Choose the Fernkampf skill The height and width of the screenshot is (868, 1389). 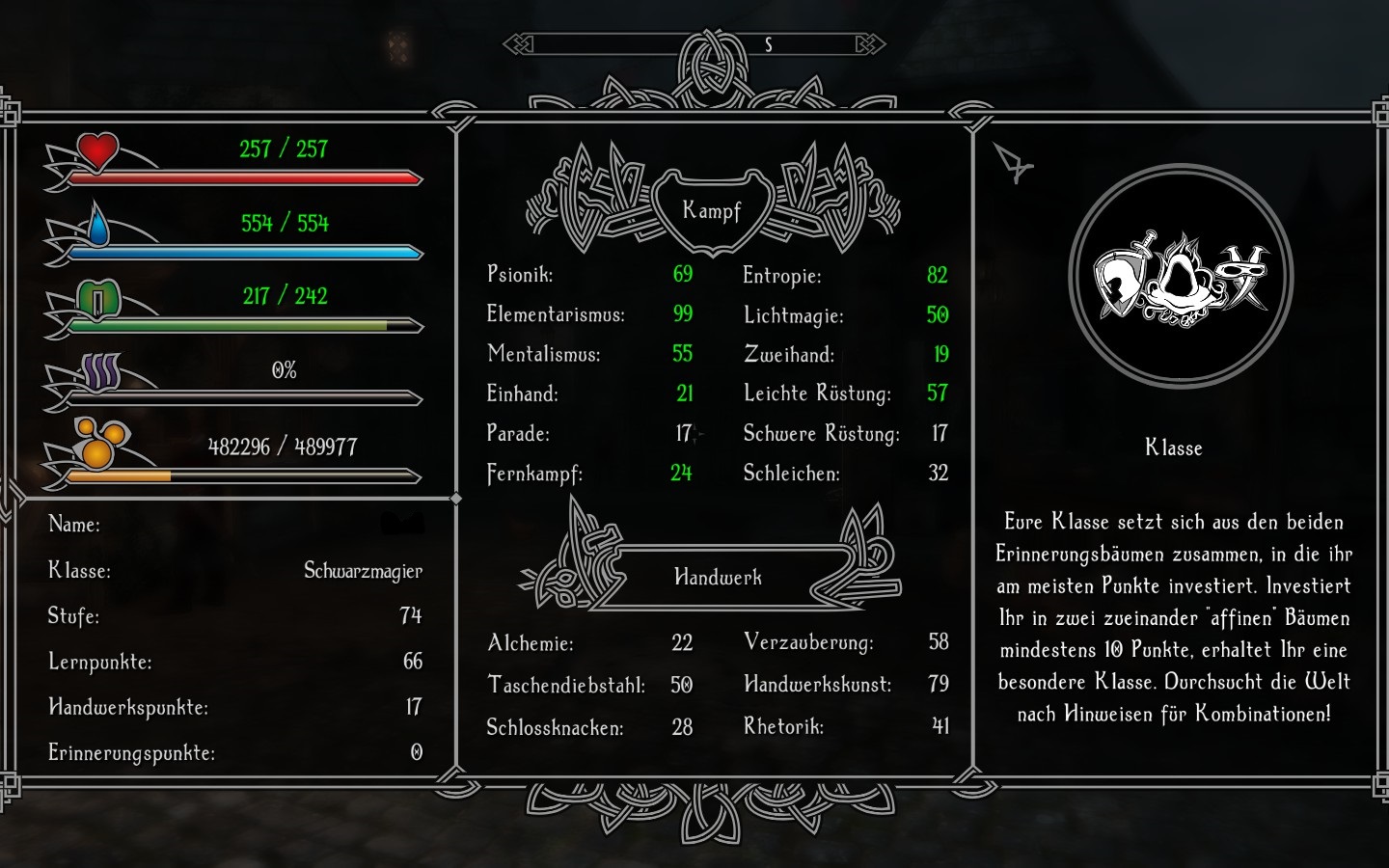click(x=534, y=474)
